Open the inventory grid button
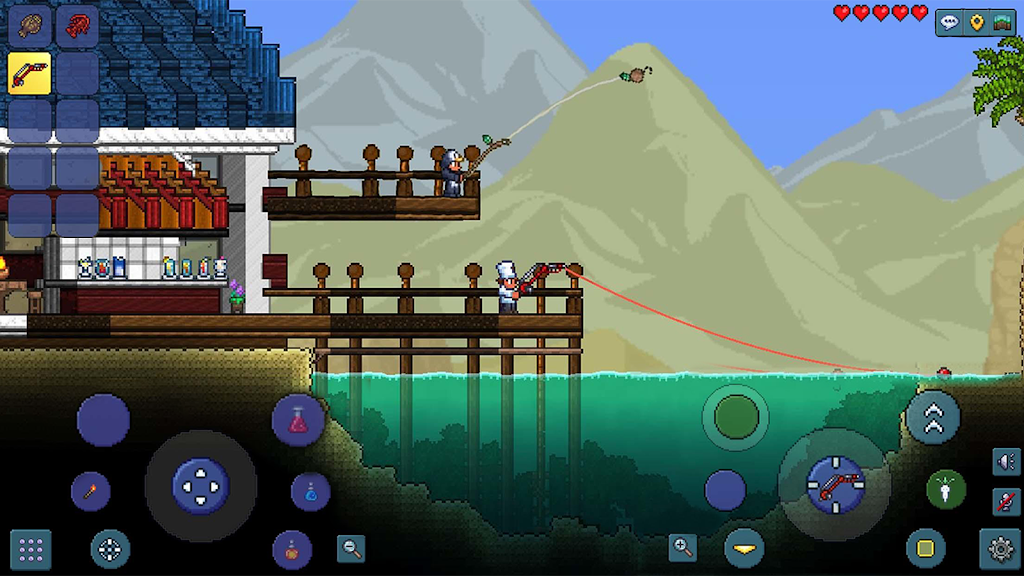The height and width of the screenshot is (576, 1024). 31,549
